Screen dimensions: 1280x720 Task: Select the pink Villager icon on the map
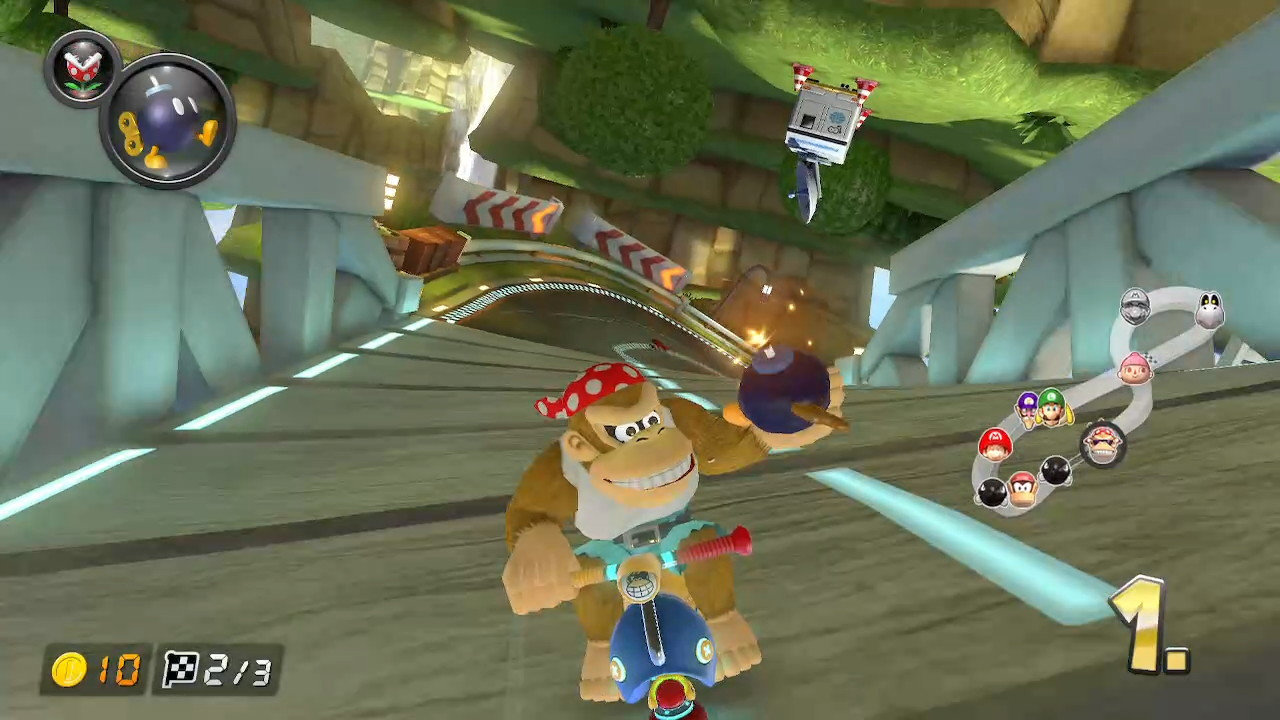pyautogui.click(x=1134, y=369)
